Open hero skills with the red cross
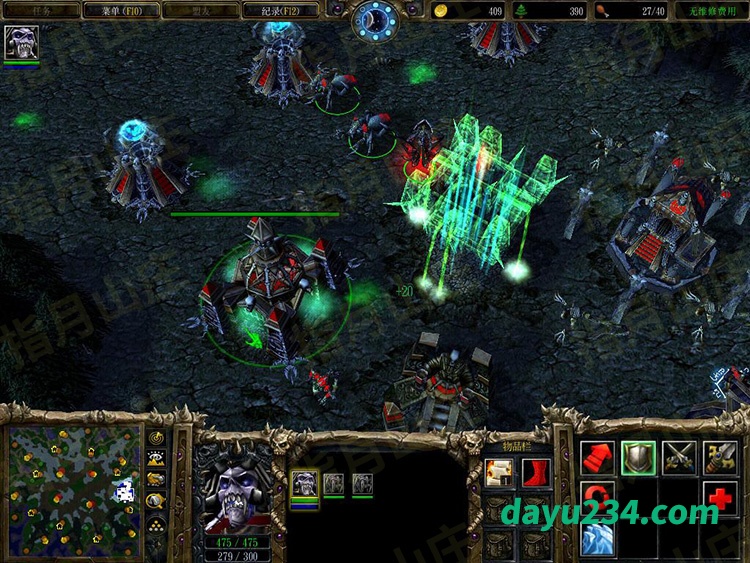 tap(720, 498)
